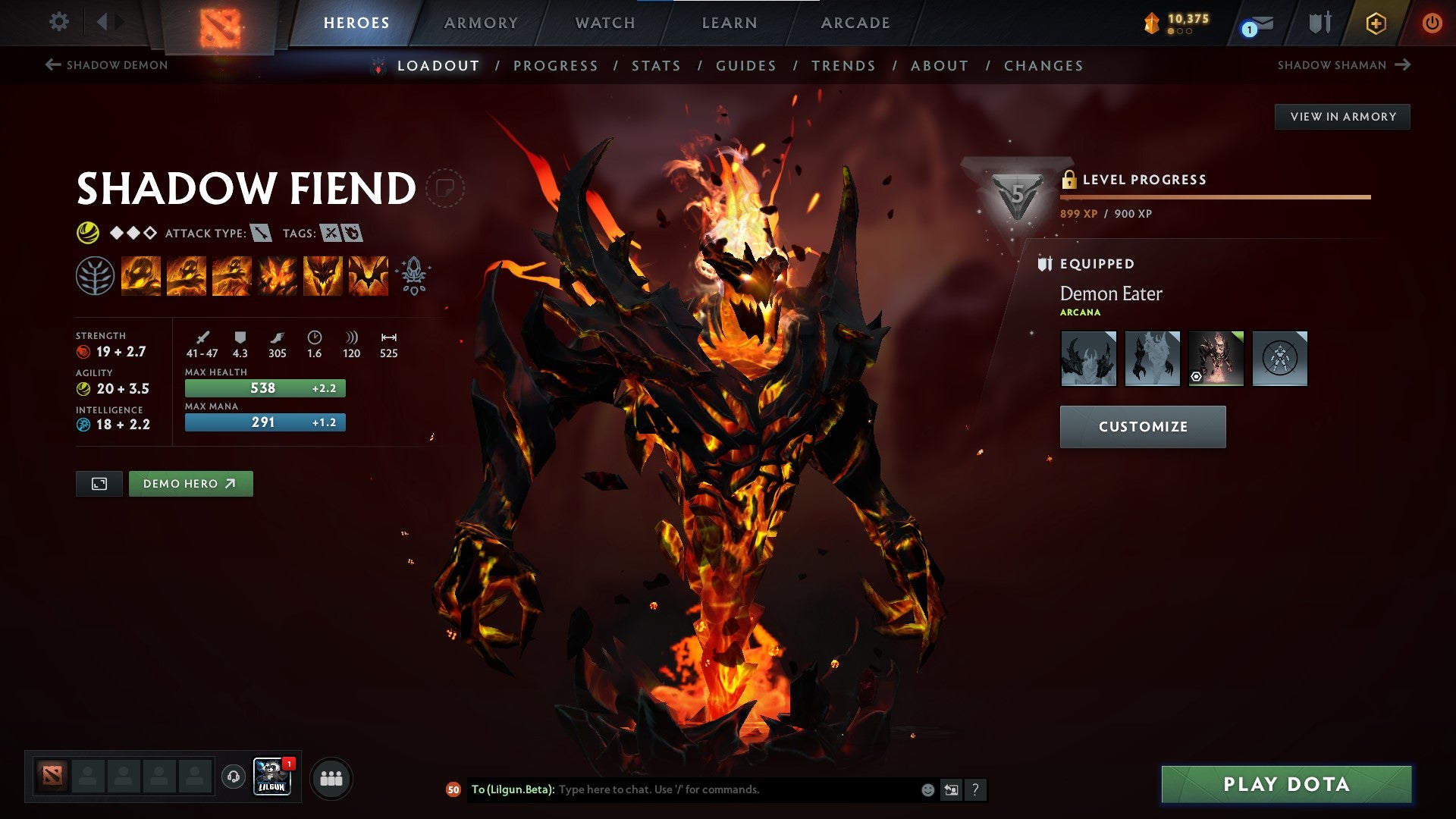Viewport: 1456px width, 819px height.
Task: Toggle preview eye on equipped Demon Eater style
Action: (x=1197, y=377)
